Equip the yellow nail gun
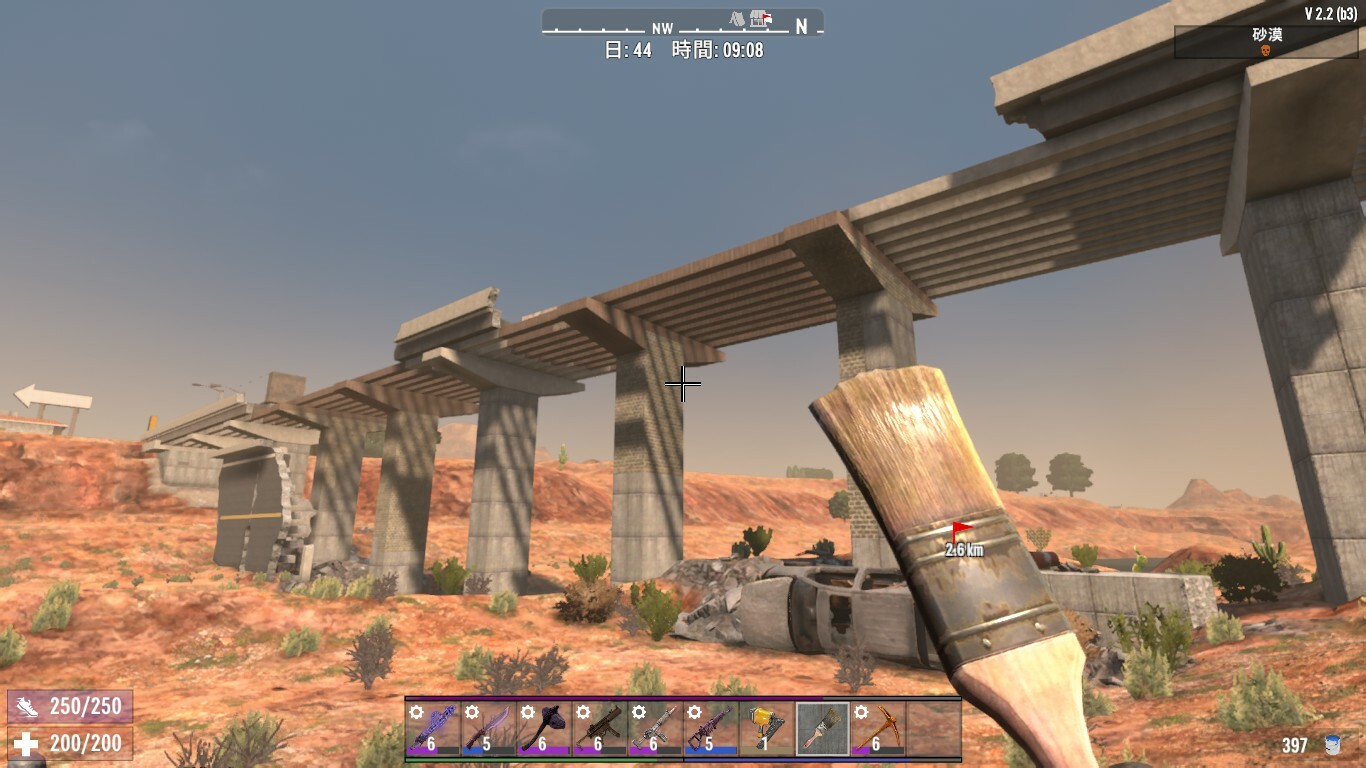1366x768 pixels. [766, 728]
